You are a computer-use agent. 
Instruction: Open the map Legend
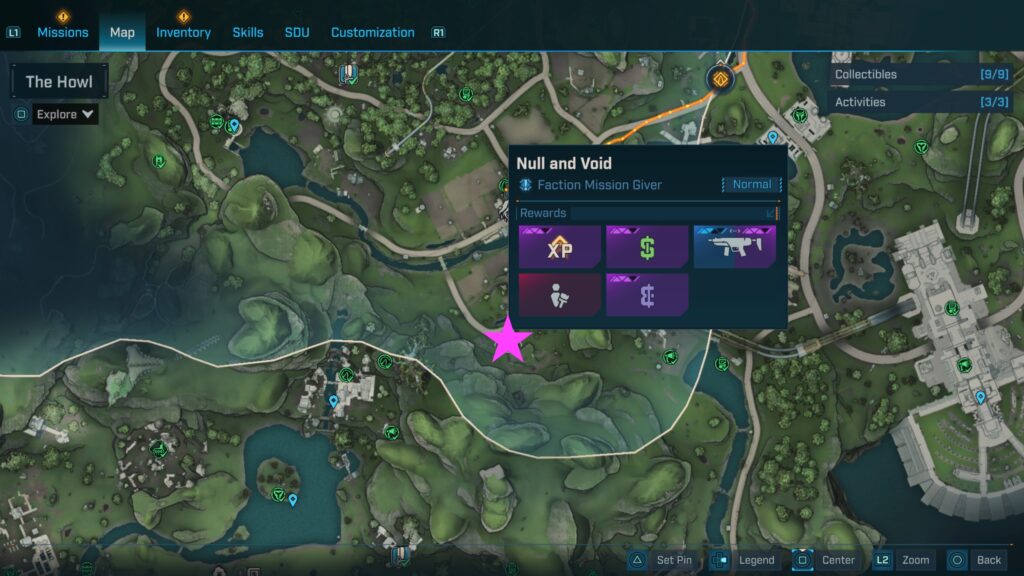point(746,560)
